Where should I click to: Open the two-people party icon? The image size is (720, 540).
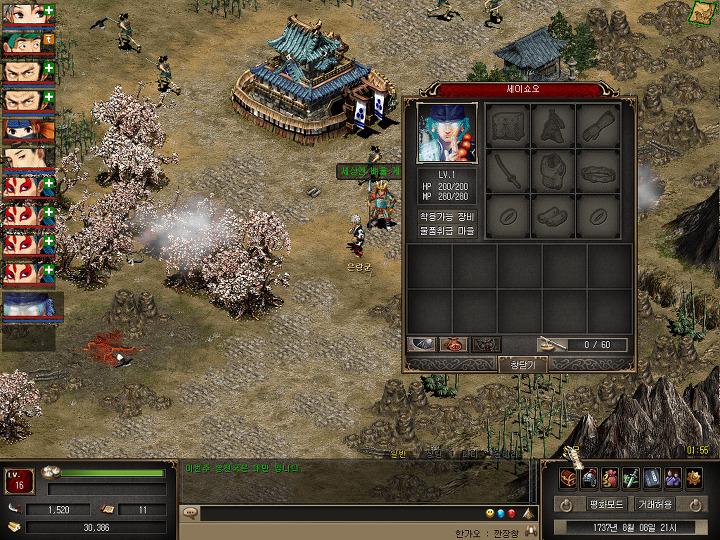point(672,478)
